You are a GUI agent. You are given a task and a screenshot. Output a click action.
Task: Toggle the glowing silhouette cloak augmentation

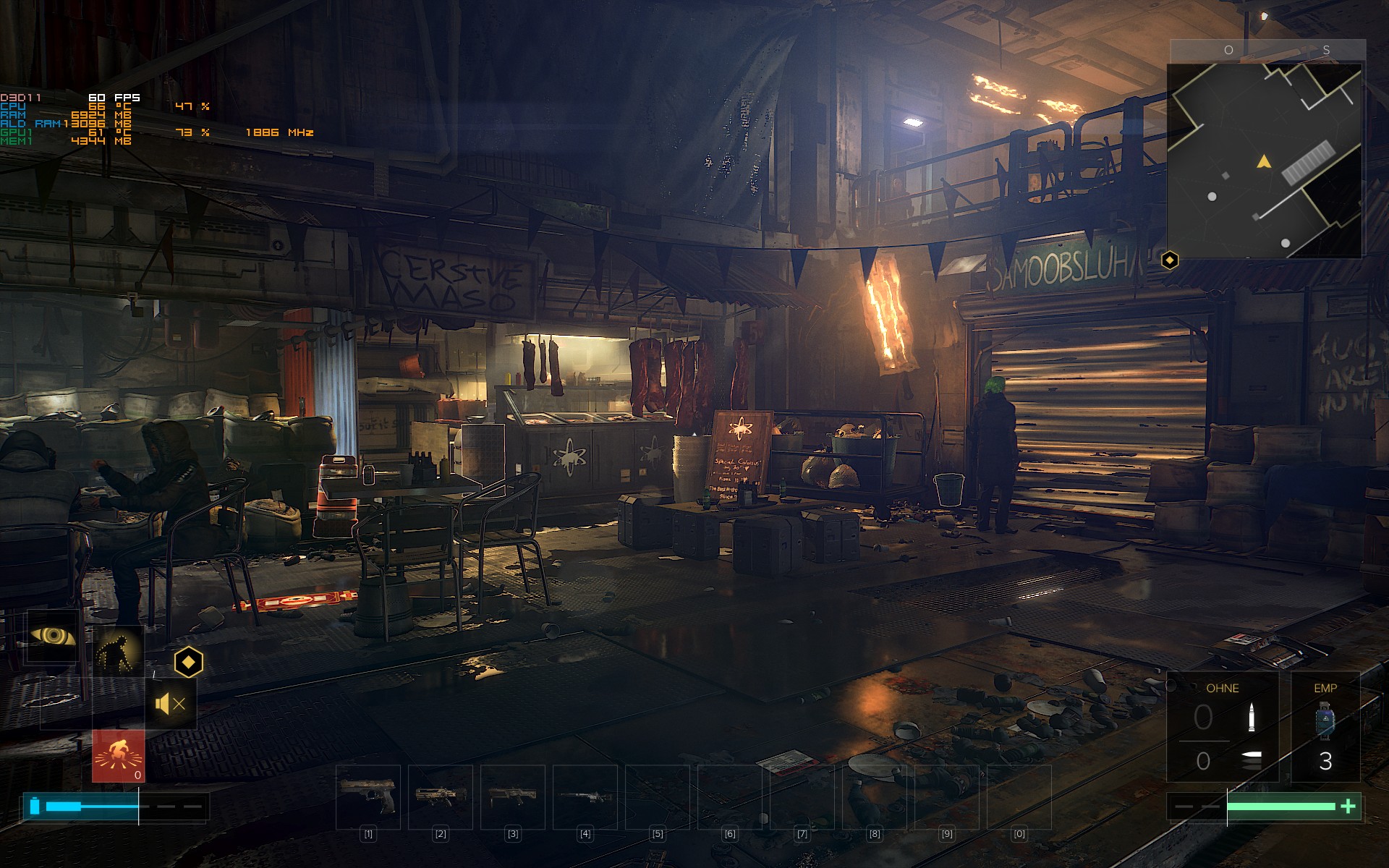118,650
